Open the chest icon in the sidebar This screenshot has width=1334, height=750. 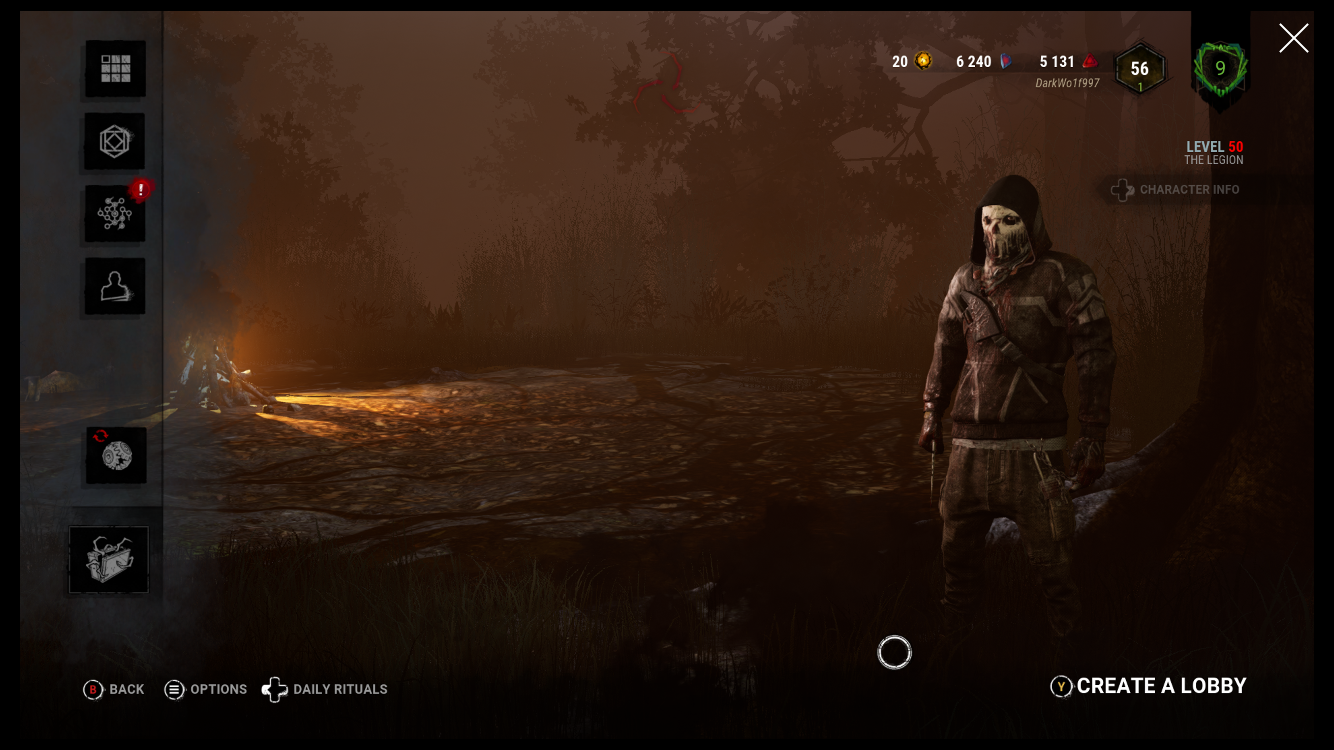[x=109, y=560]
